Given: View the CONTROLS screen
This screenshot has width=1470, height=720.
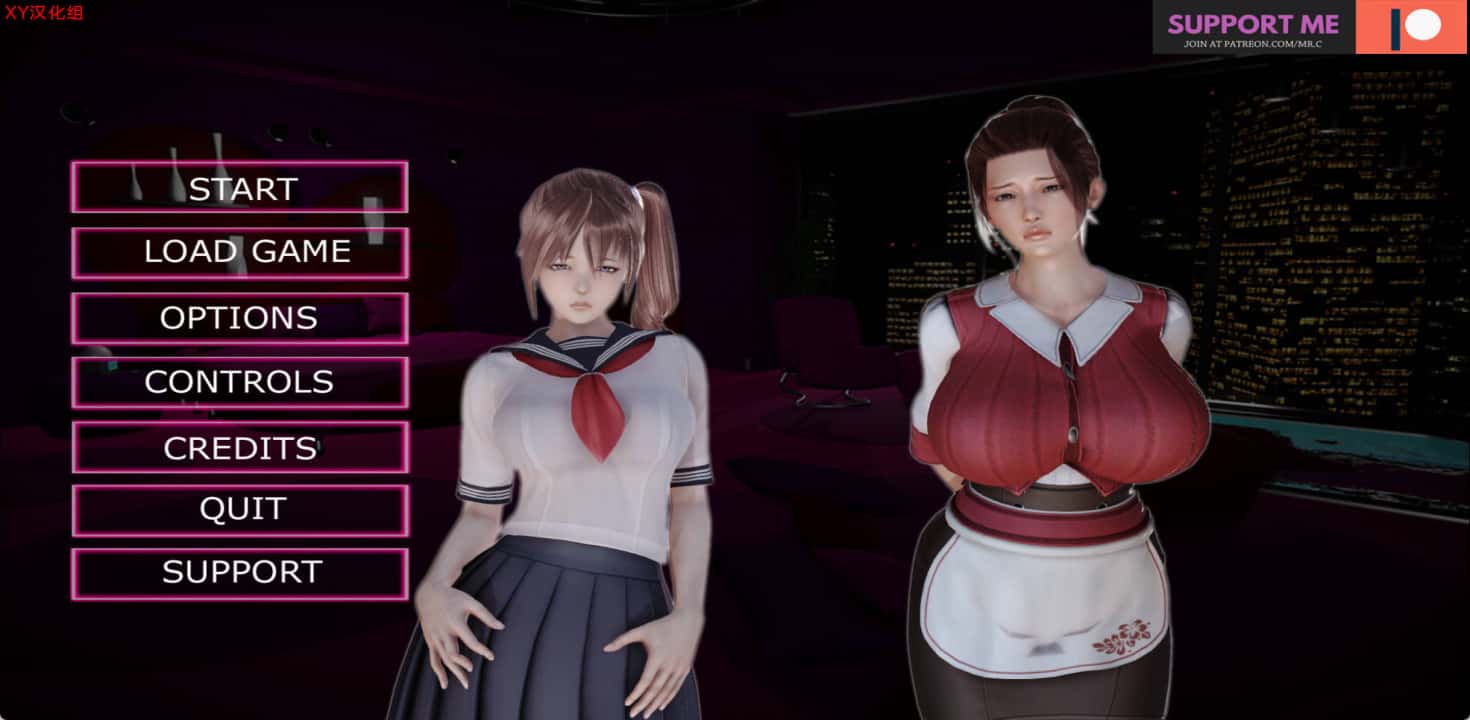Looking at the screenshot, I should (240, 382).
